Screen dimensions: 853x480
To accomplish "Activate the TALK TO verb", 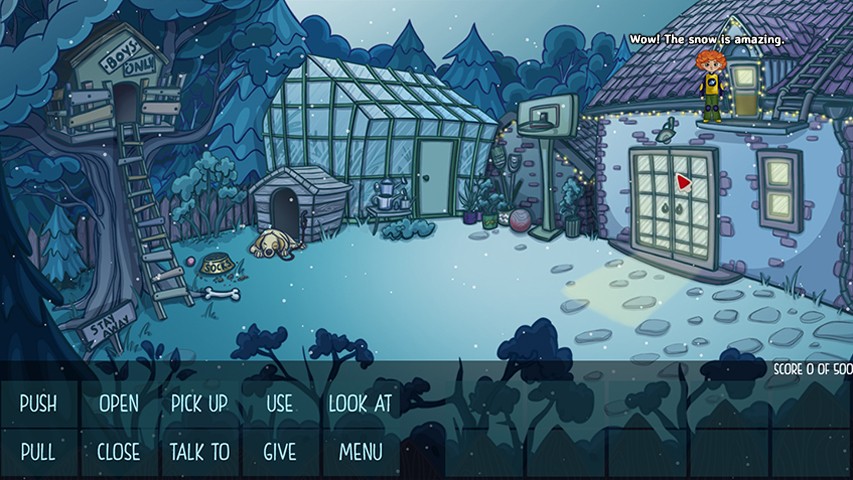I will (199, 452).
